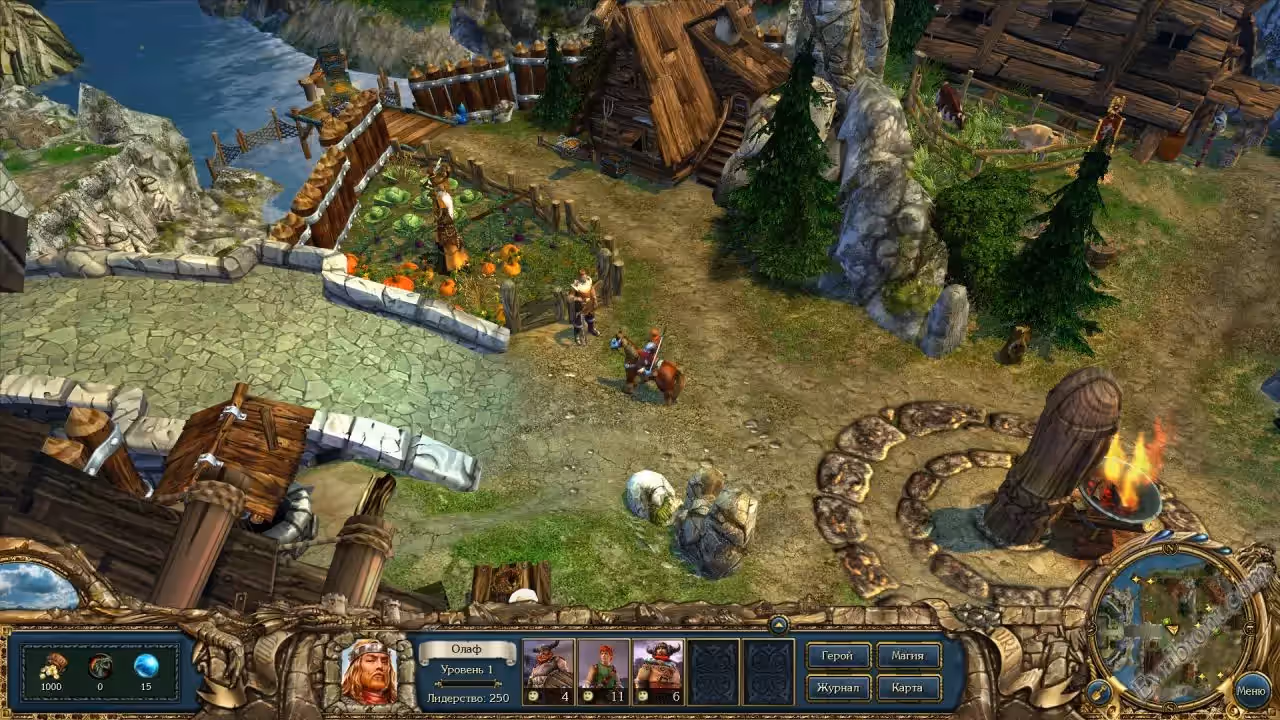1280x720 pixels.
Task: Click the sky window at the screen's left edge
Action: pos(38,586)
